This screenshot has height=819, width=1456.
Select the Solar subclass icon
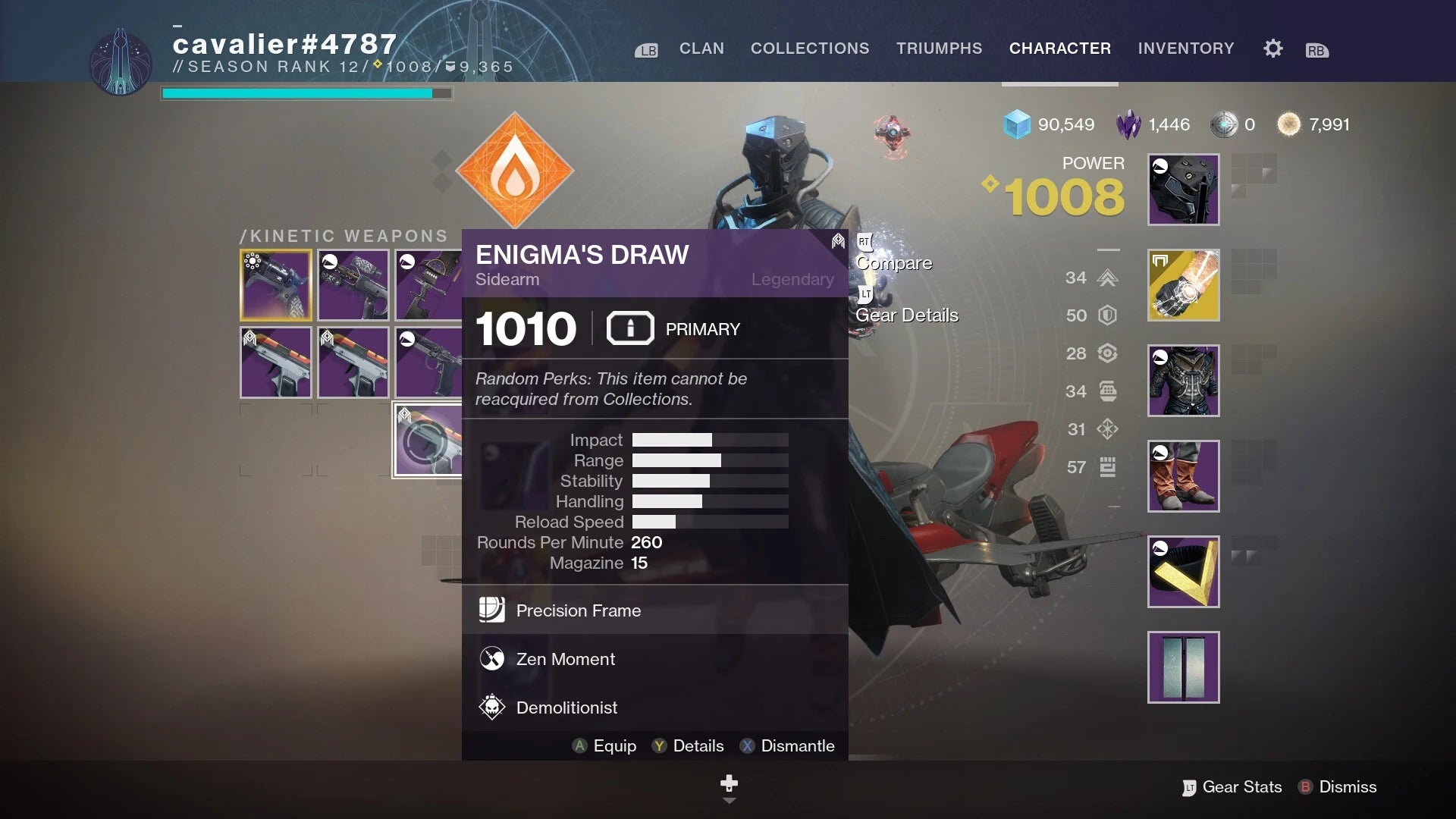[516, 172]
